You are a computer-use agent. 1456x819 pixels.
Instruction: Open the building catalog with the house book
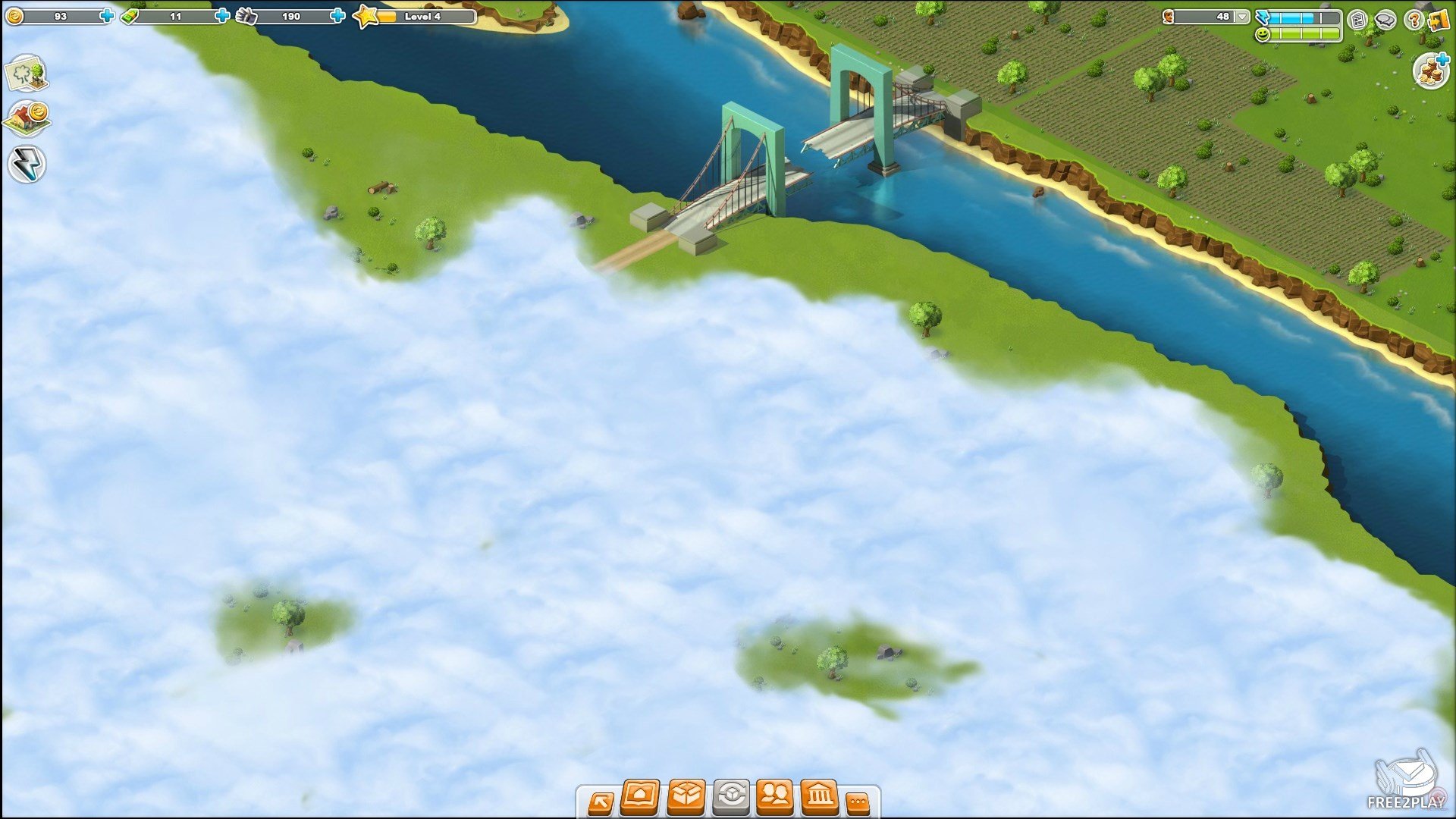[x=640, y=797]
